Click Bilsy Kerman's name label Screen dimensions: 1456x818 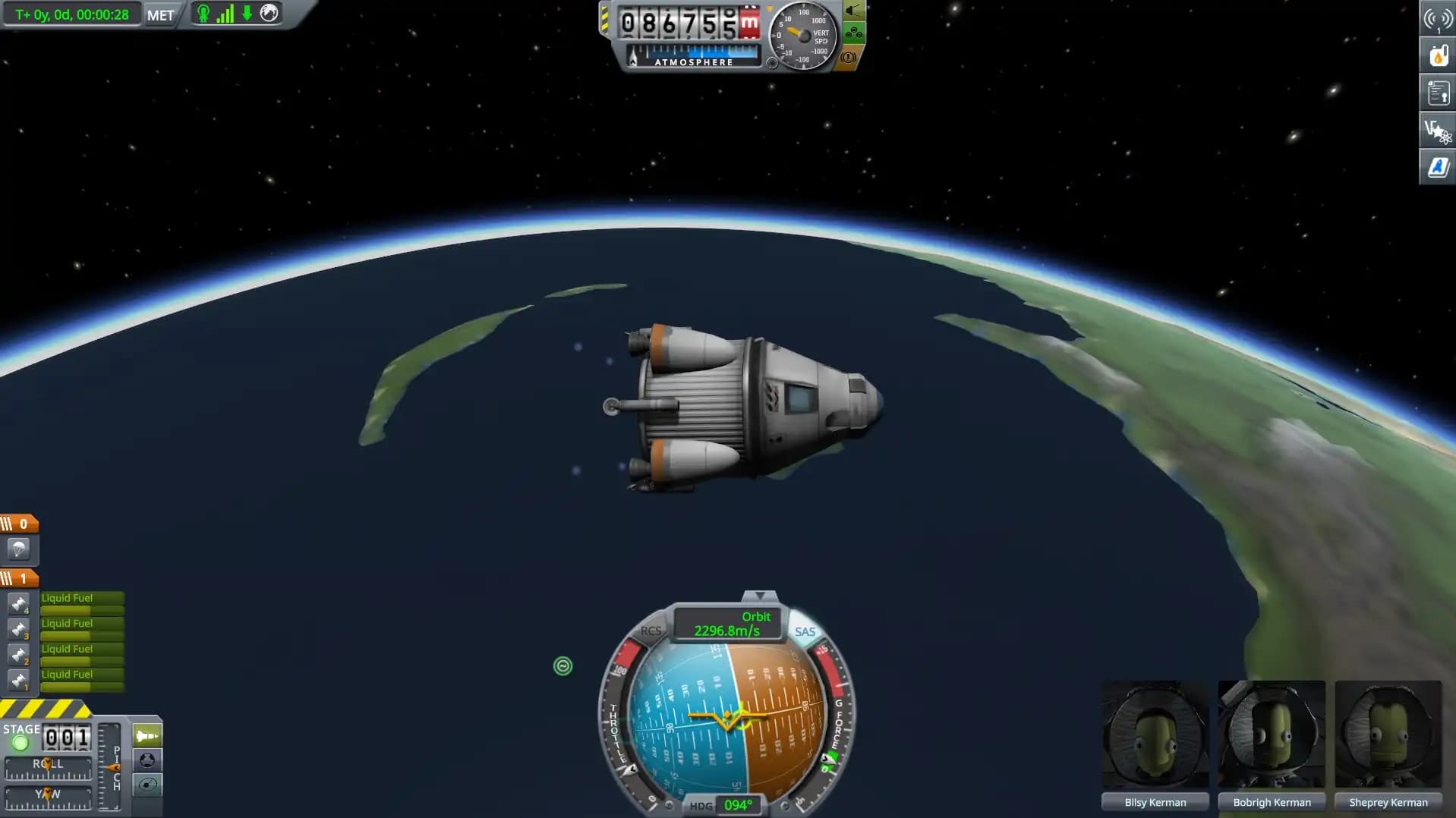[1155, 801]
